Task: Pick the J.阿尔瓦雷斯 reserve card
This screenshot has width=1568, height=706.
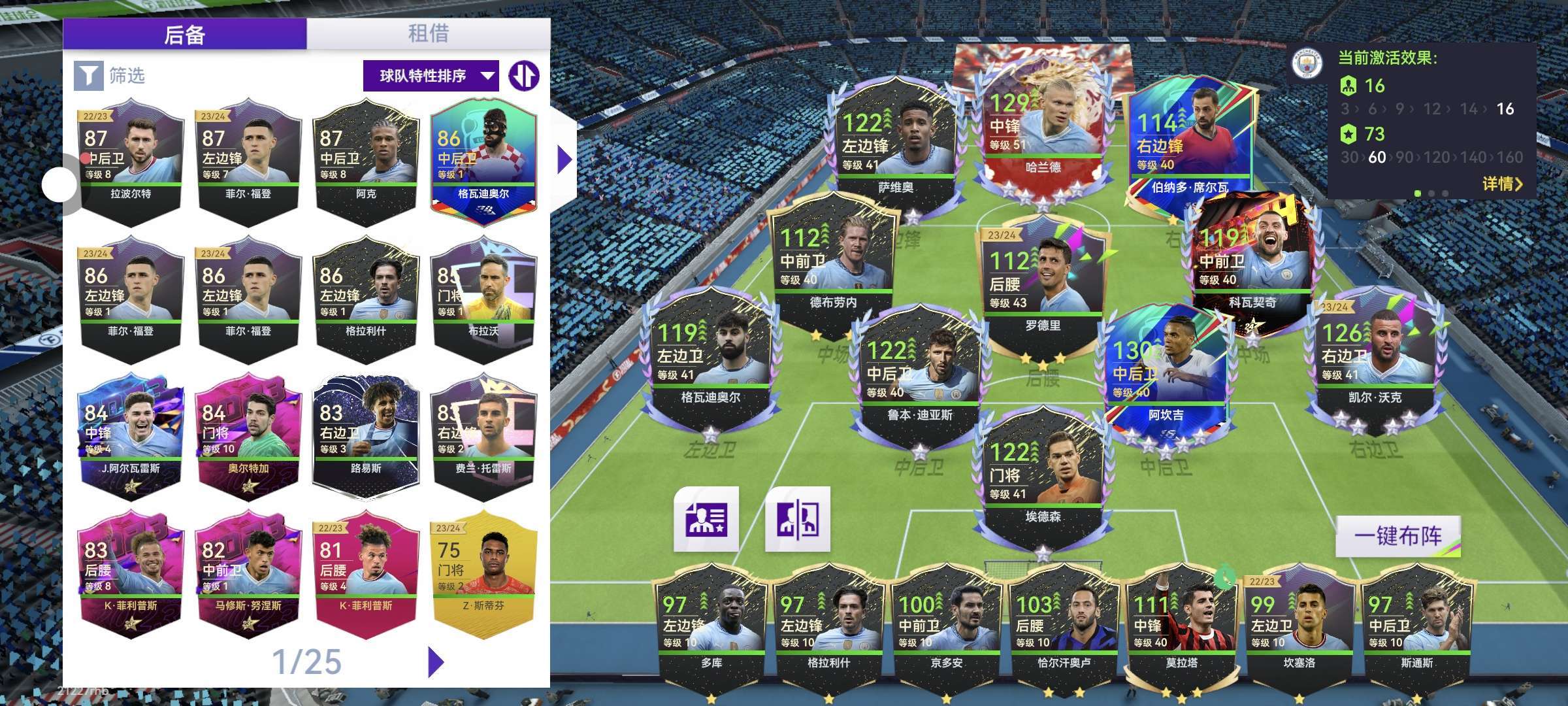Action: pos(131,436)
